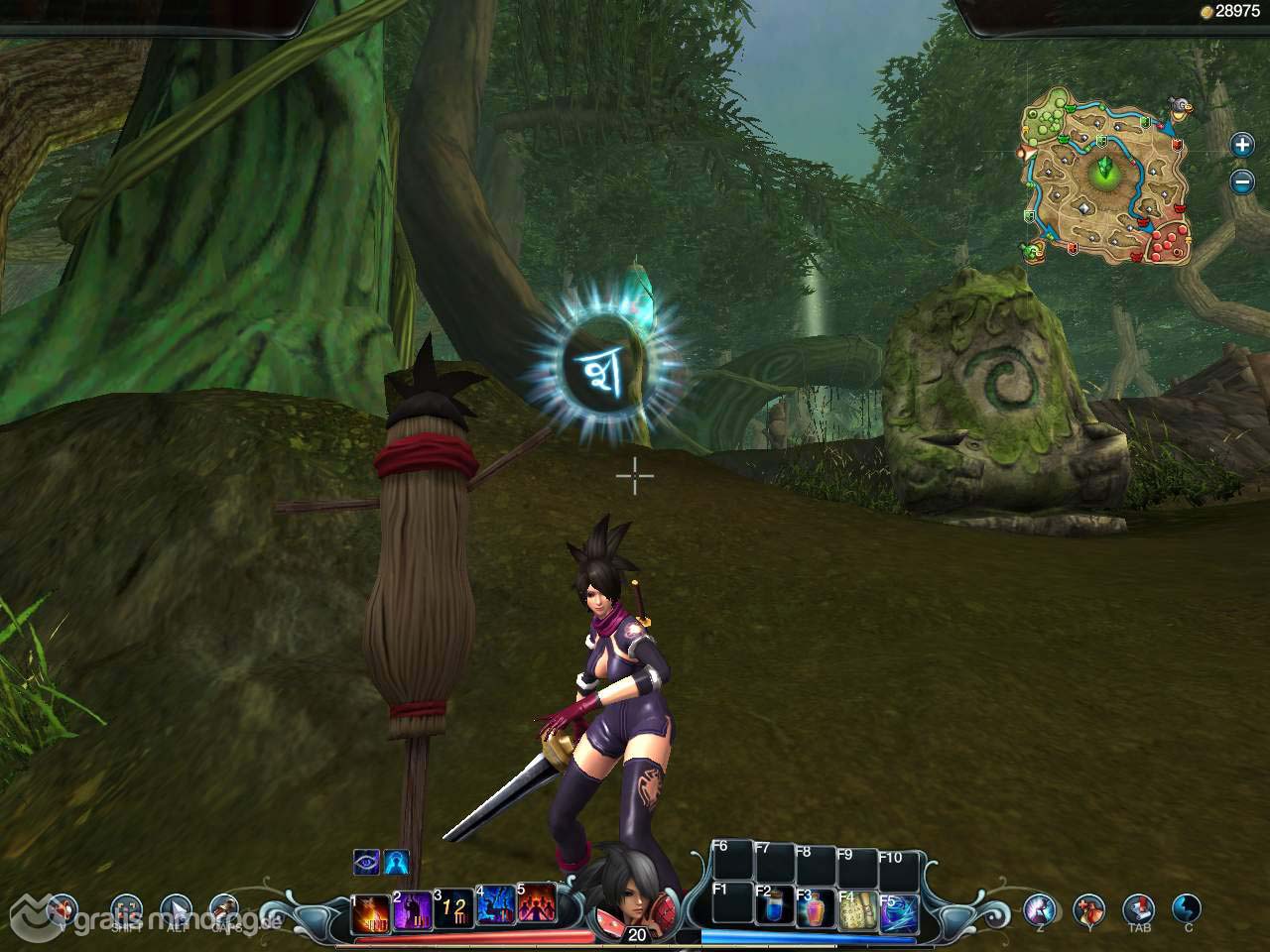Zoom in the minimap with the plus button

[1242, 145]
